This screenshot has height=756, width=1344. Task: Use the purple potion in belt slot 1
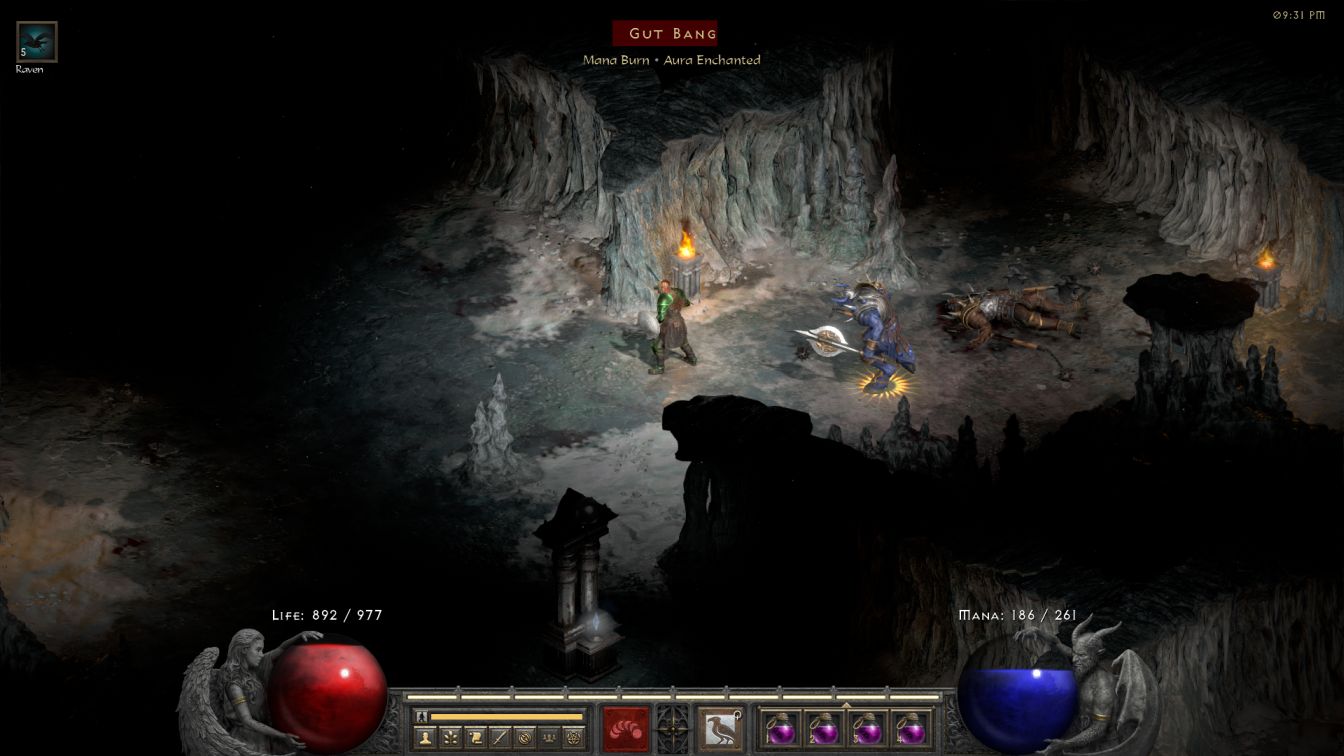pyautogui.click(x=779, y=729)
